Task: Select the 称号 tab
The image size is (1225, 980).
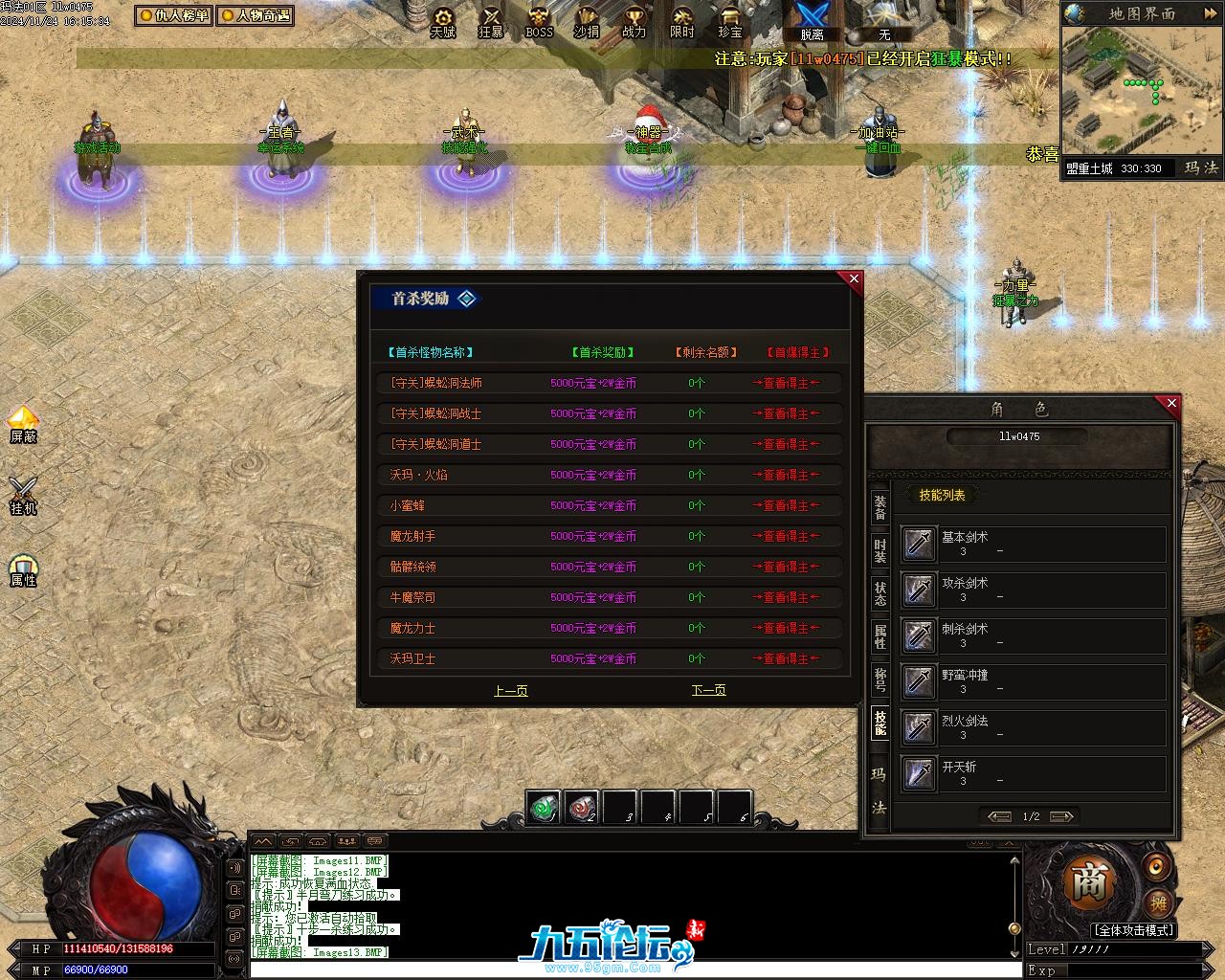Action: click(x=880, y=679)
